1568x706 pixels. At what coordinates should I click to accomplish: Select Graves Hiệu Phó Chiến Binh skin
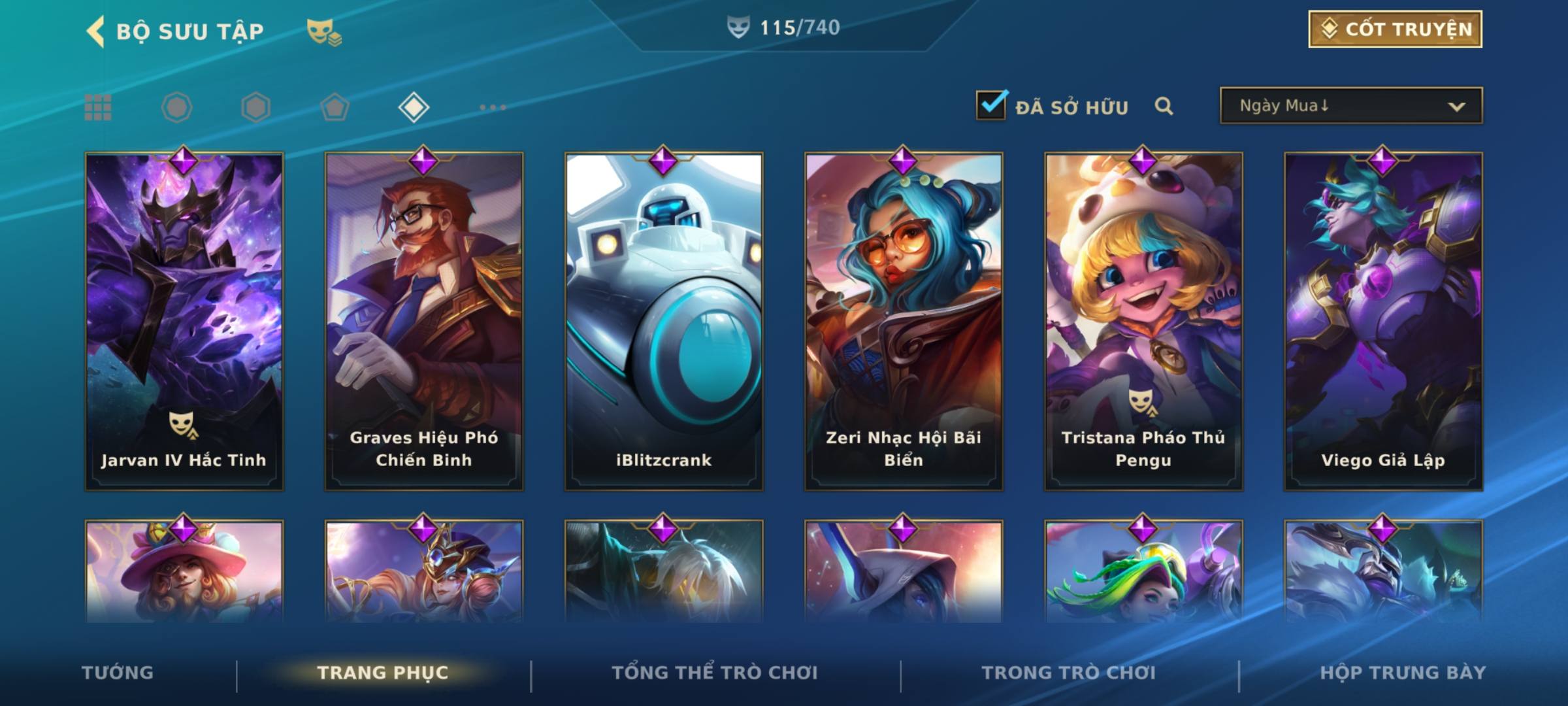pos(424,322)
